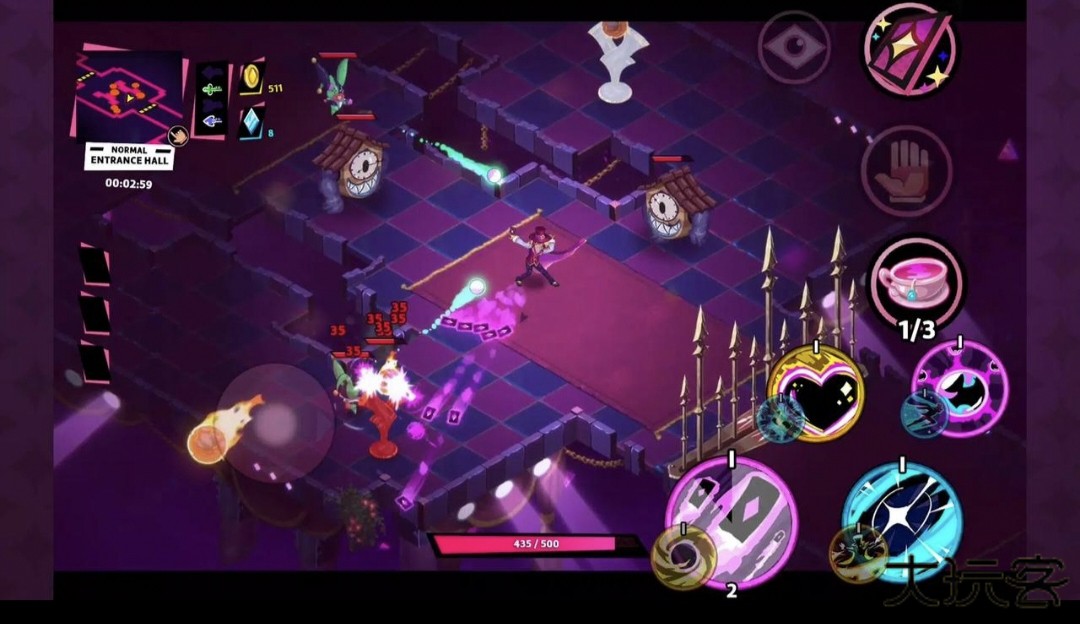Trigger the blue star dash ability
The height and width of the screenshot is (624, 1080).
point(901,518)
